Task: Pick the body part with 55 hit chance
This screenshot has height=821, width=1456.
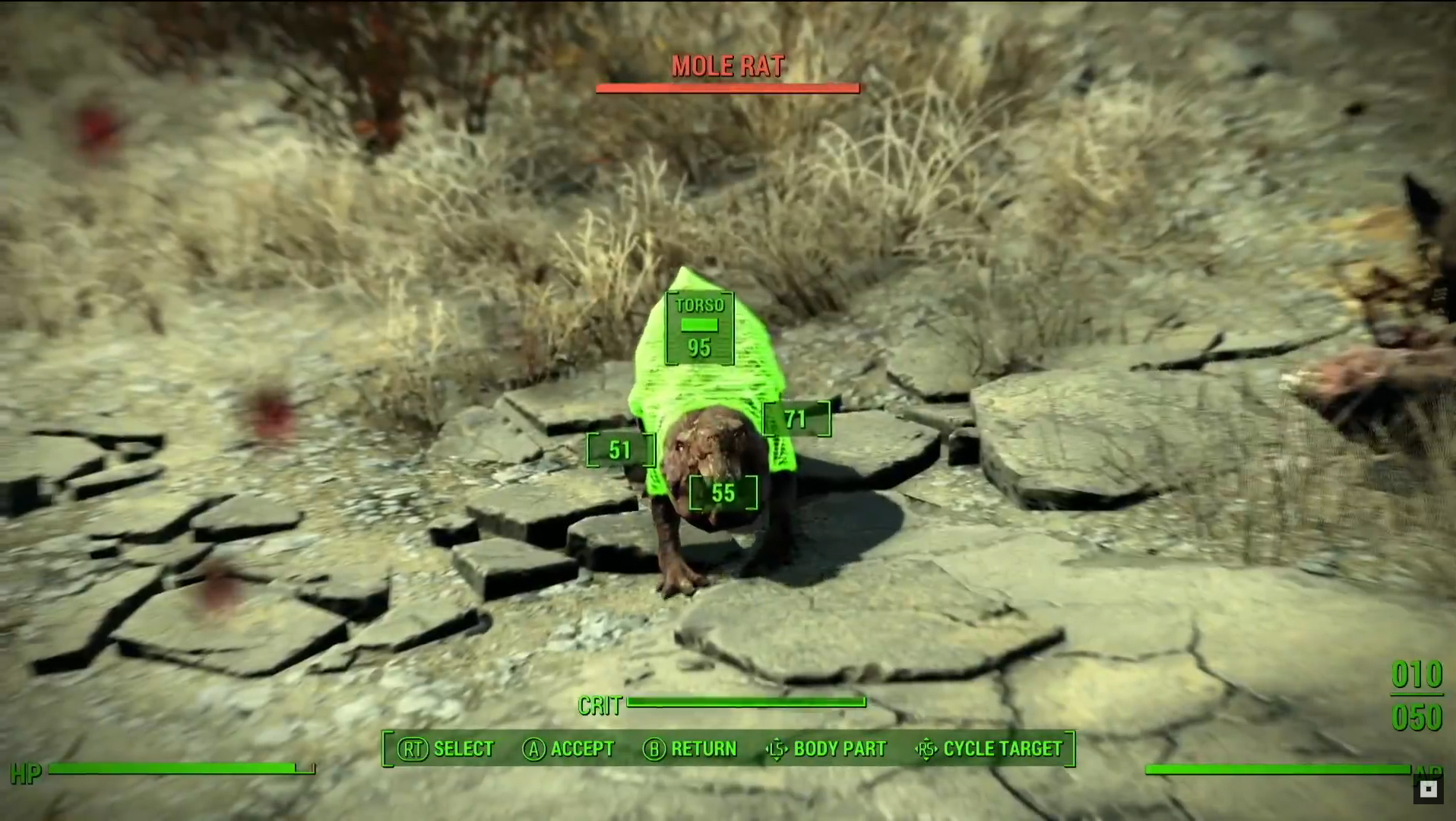Action: coord(723,493)
